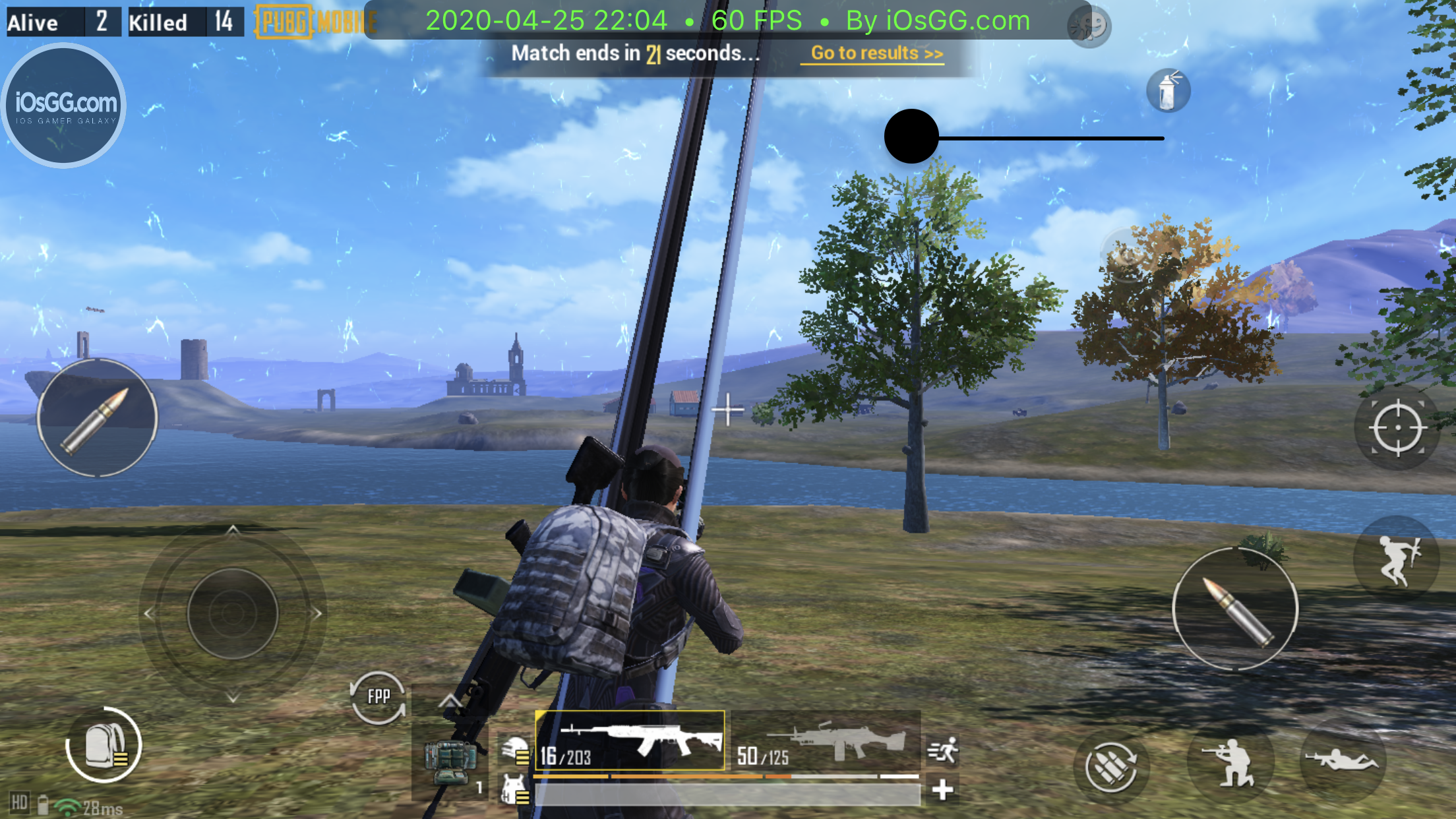
Task: Activate the sprint running-man icon
Action: (x=943, y=750)
